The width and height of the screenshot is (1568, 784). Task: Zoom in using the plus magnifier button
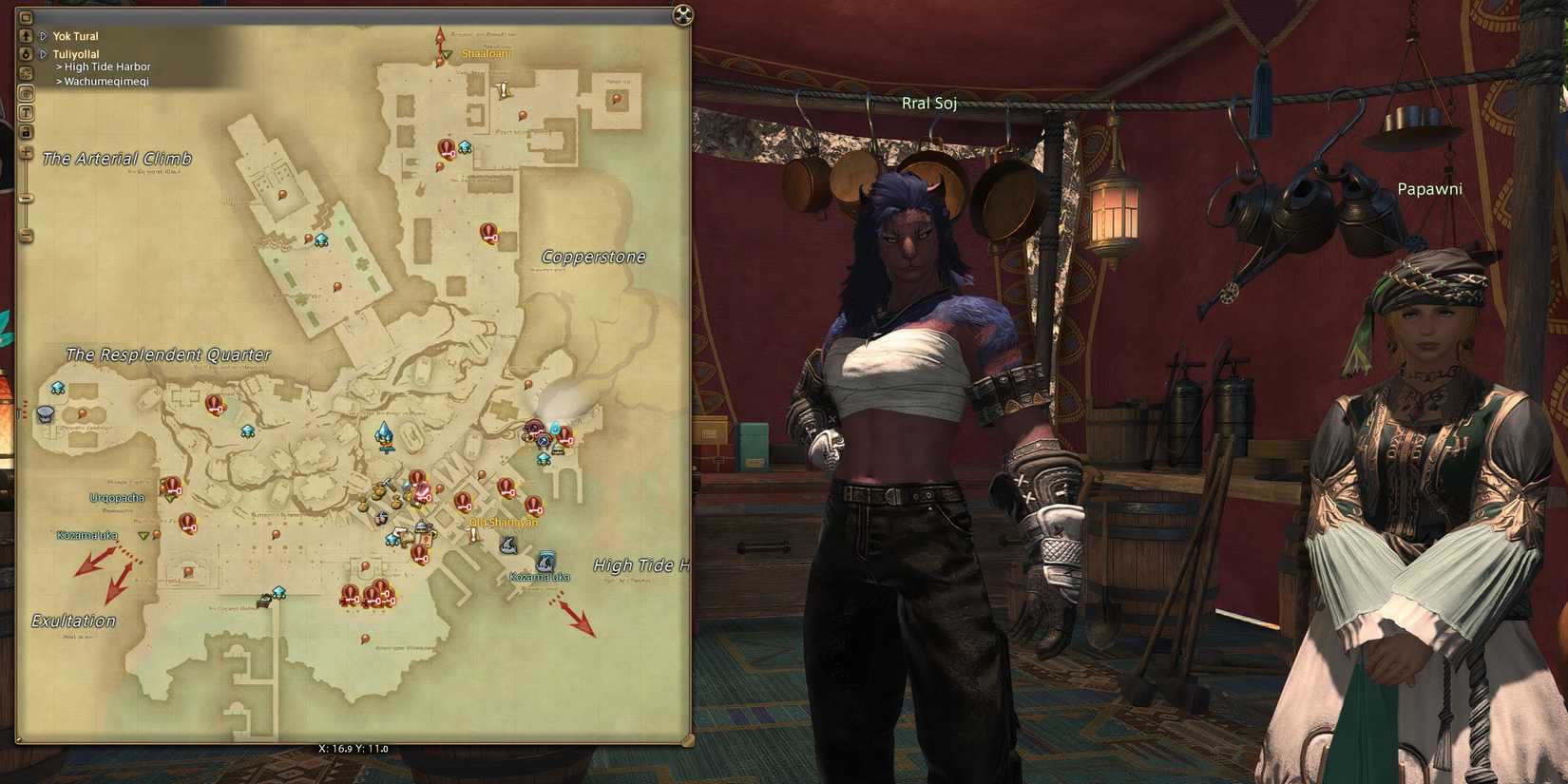[27, 152]
